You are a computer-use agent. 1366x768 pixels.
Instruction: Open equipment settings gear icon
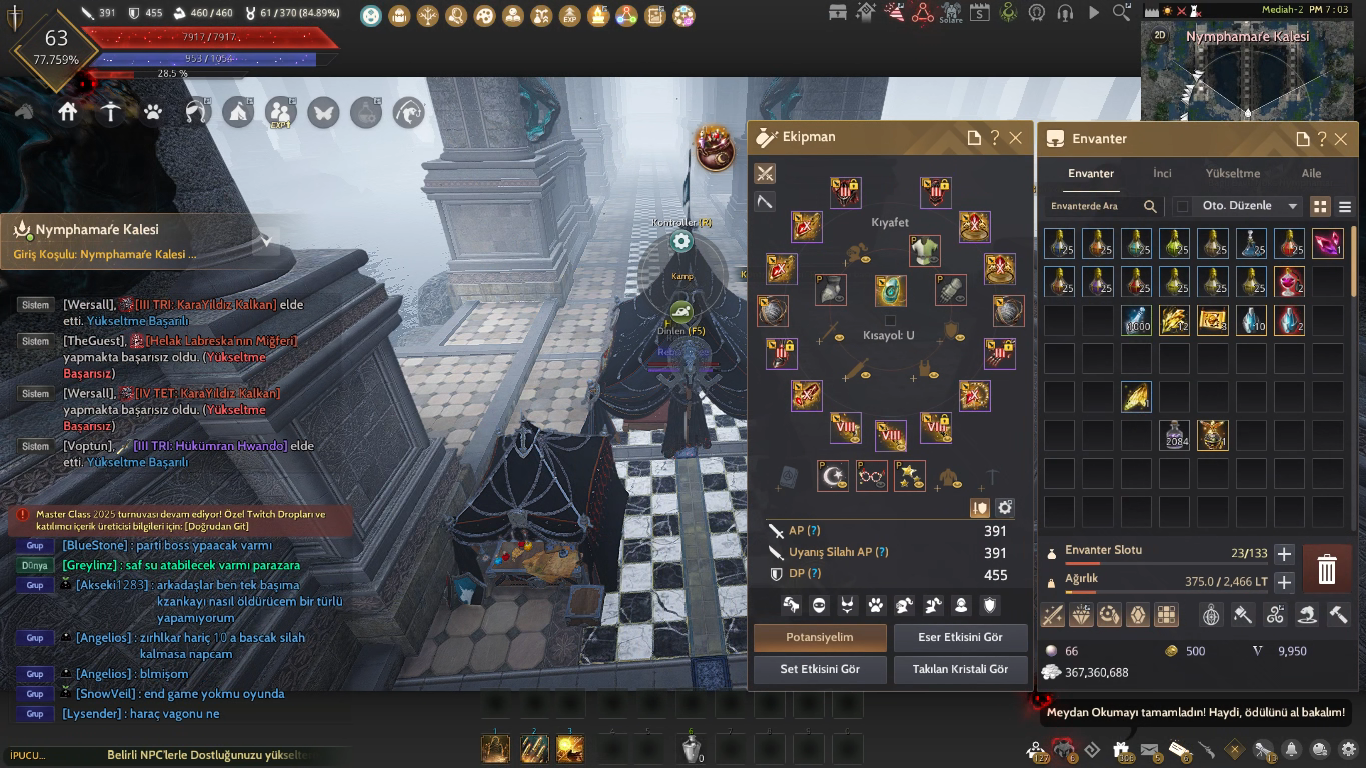(1005, 508)
